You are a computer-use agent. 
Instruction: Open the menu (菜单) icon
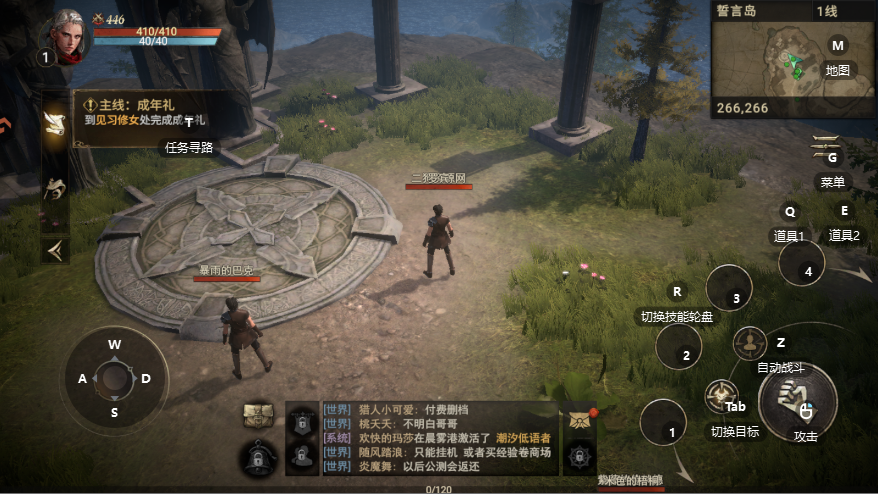[828, 147]
